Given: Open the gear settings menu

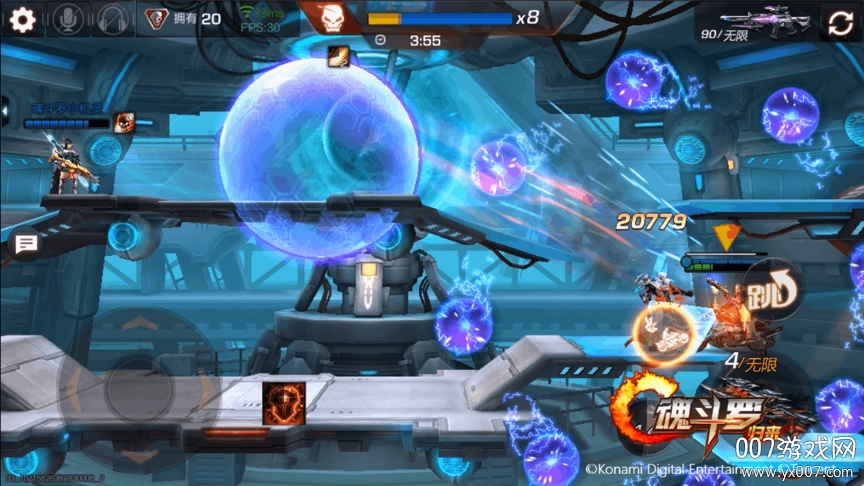Looking at the screenshot, I should (22, 19).
